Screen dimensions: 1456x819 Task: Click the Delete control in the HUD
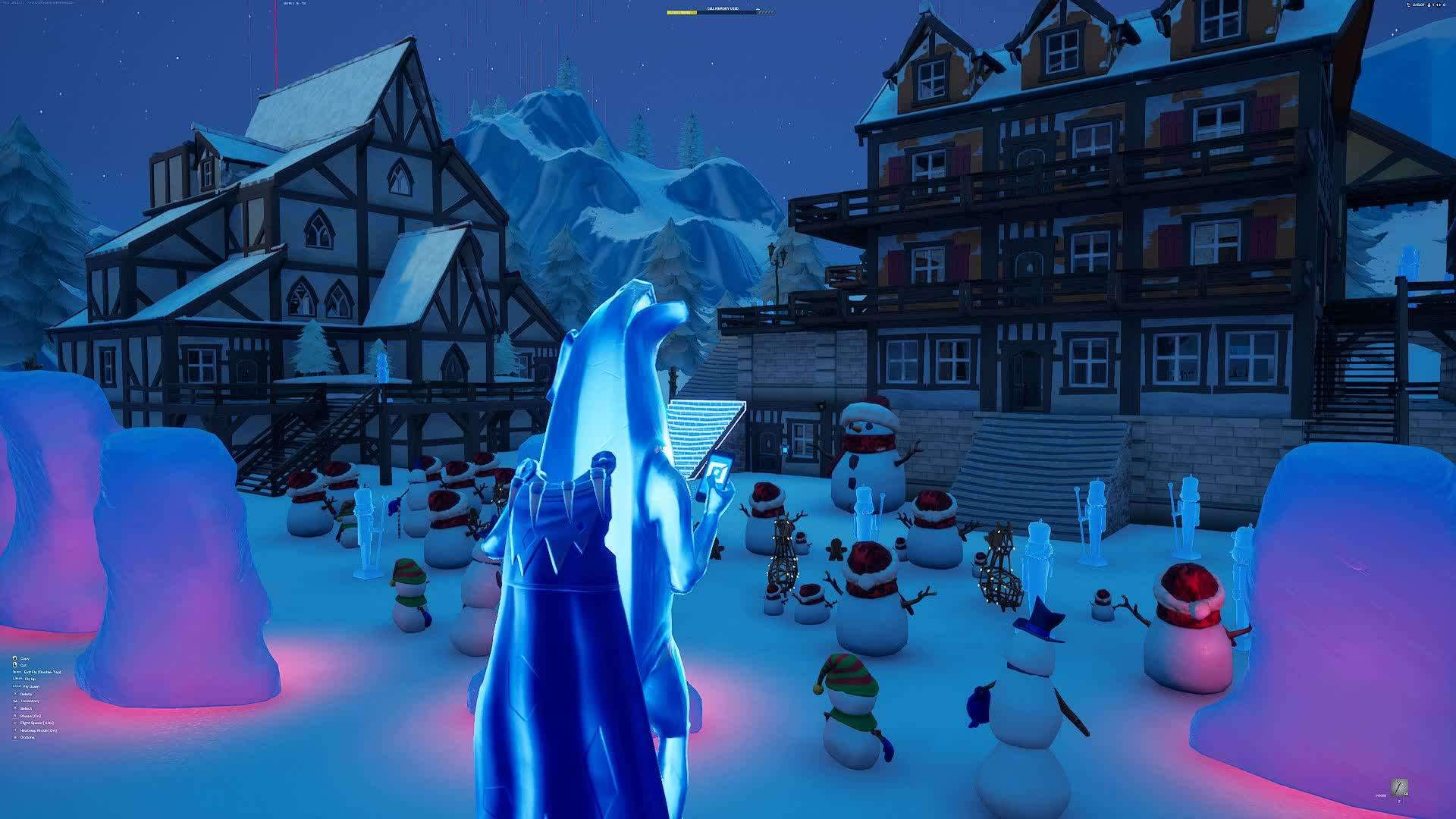pyautogui.click(x=26, y=694)
